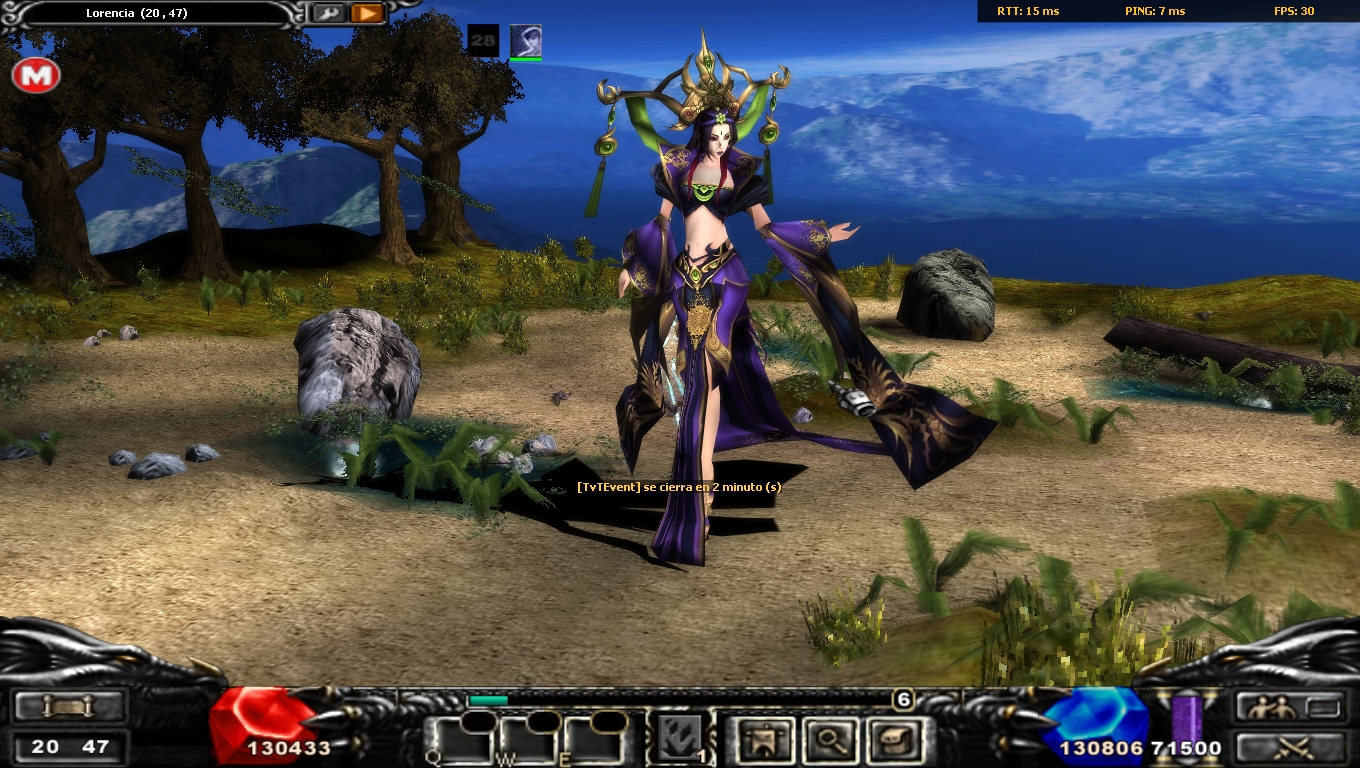Open settings with the wrench button
The height and width of the screenshot is (768, 1360).
point(328,13)
